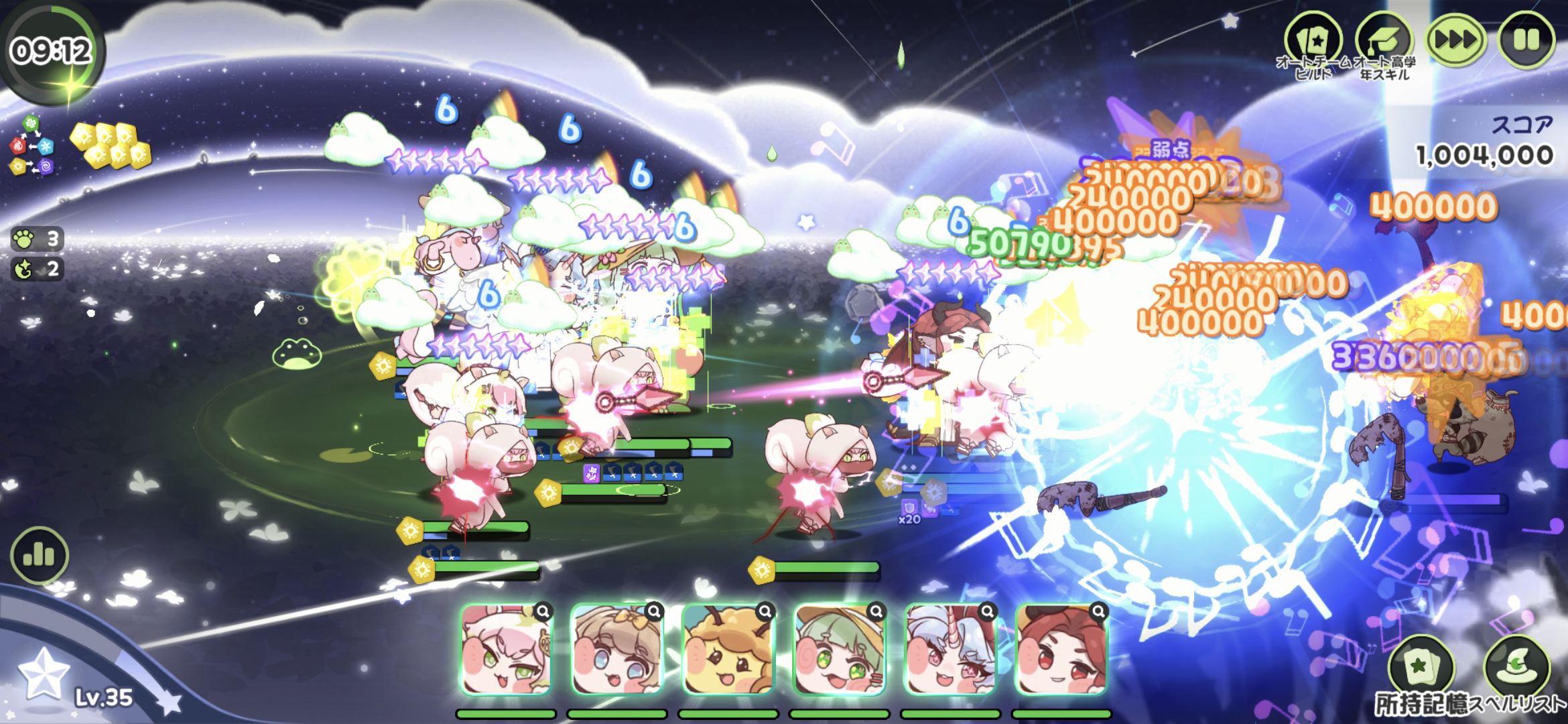Screen dimensions: 1568x724
Task: Toggle the auto upper-grade skill button
Action: pyautogui.click(x=1384, y=41)
